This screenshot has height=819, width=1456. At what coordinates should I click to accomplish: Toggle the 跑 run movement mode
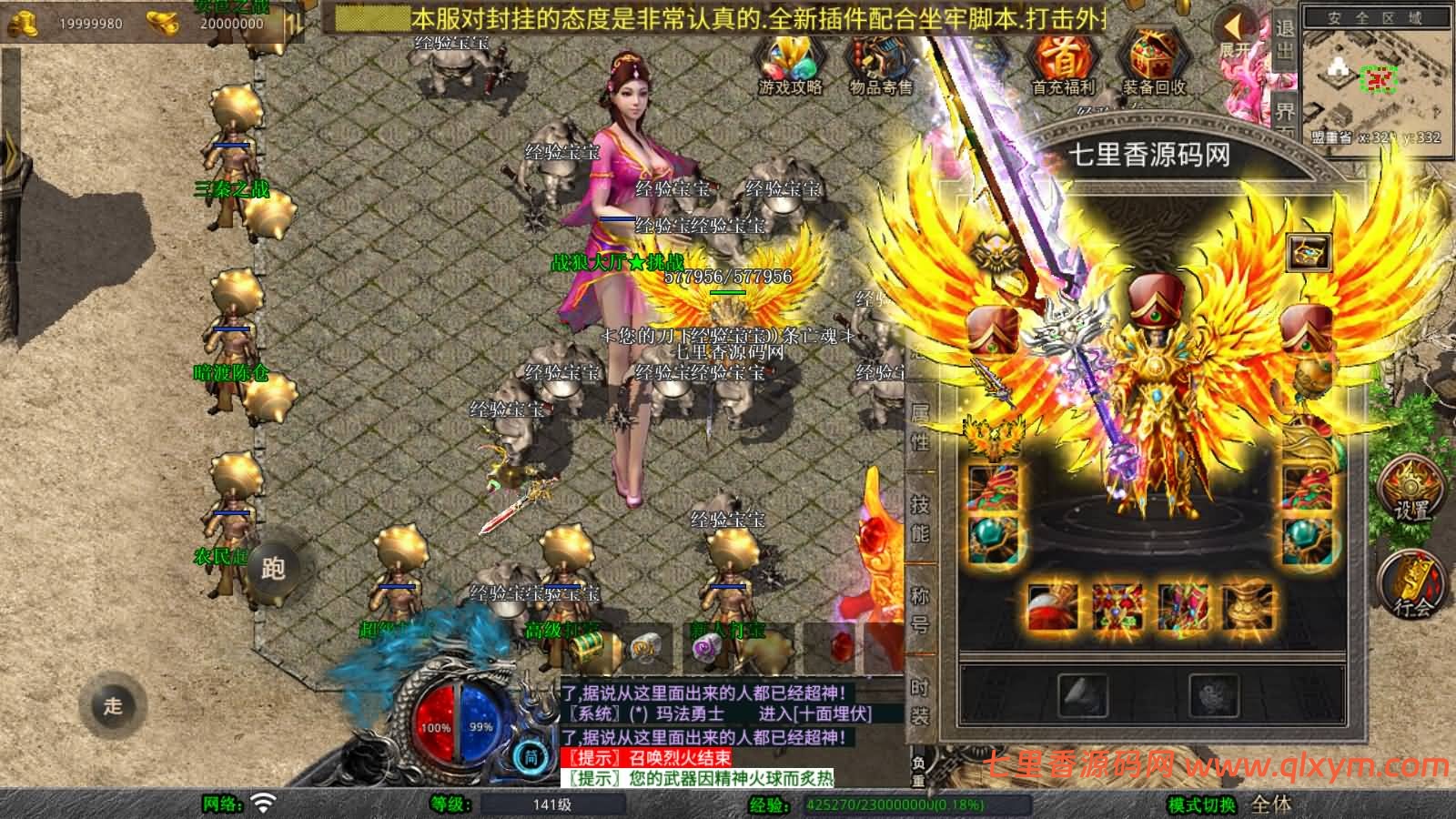point(276,569)
